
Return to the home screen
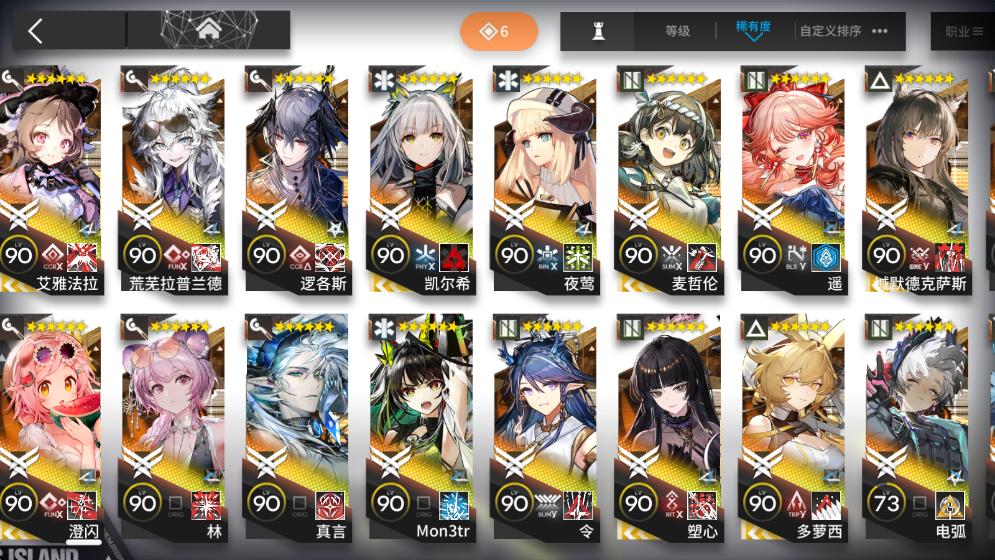click(208, 31)
